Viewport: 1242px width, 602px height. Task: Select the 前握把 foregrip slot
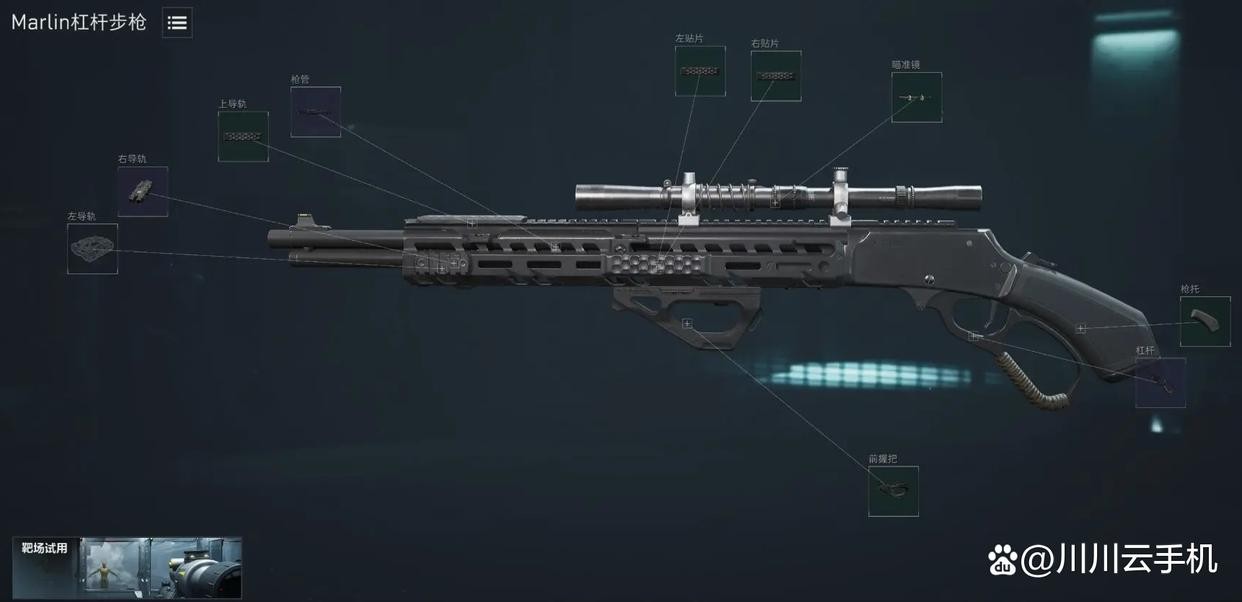pyautogui.click(x=893, y=491)
